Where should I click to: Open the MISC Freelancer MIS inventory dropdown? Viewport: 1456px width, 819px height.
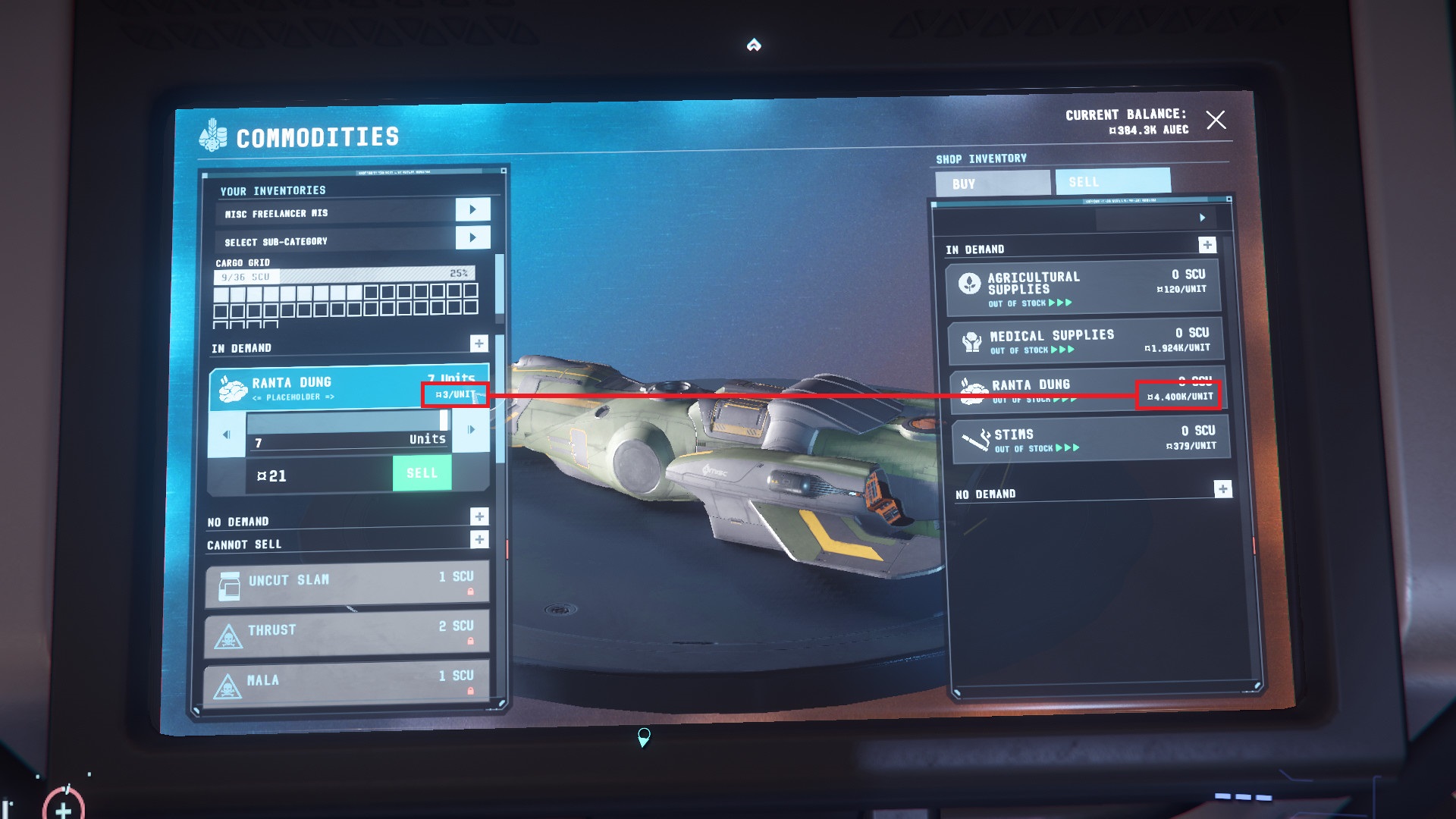point(472,209)
